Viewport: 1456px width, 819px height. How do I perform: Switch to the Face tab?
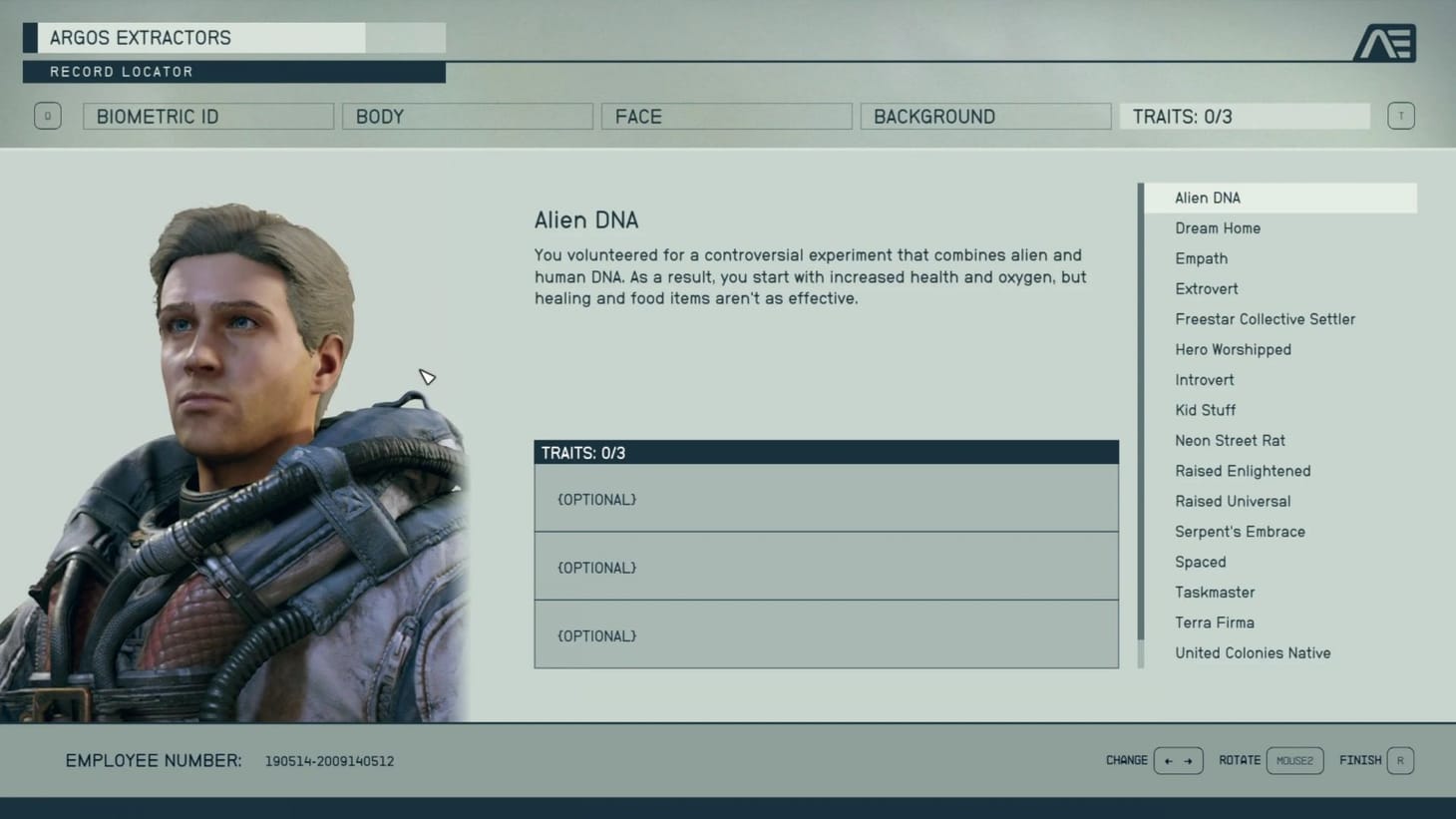[x=726, y=116]
